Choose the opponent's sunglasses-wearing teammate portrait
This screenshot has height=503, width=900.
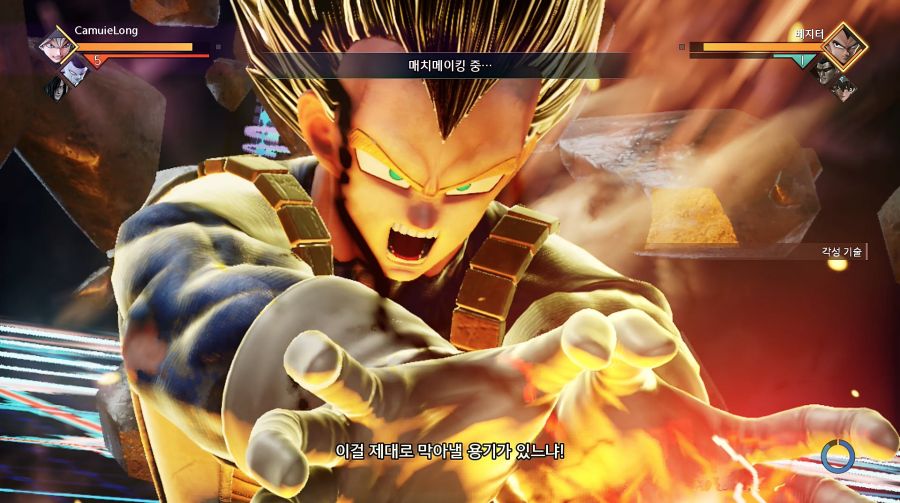[823, 70]
